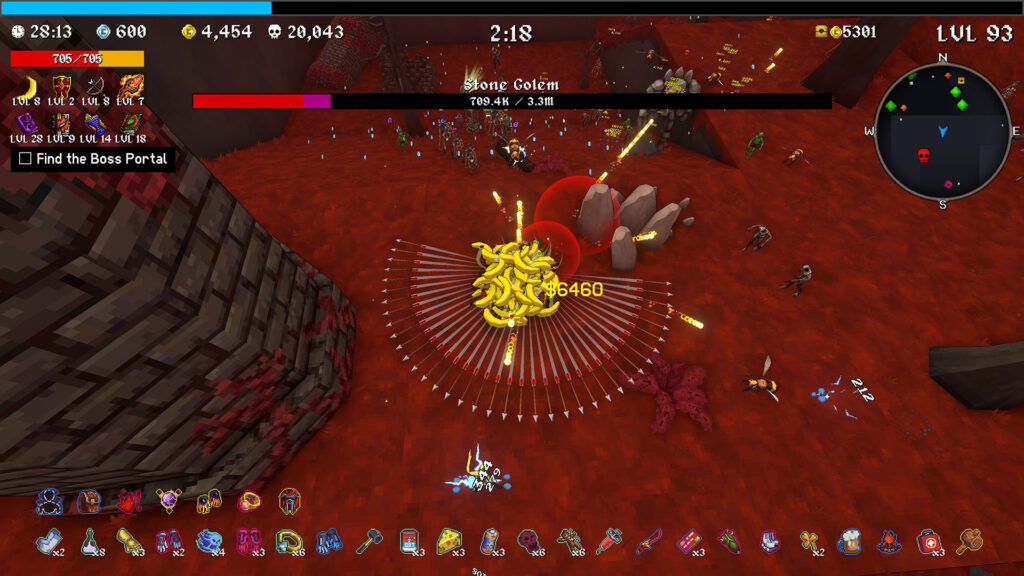Open the circular compass minimap
The image size is (1024, 576).
(943, 131)
